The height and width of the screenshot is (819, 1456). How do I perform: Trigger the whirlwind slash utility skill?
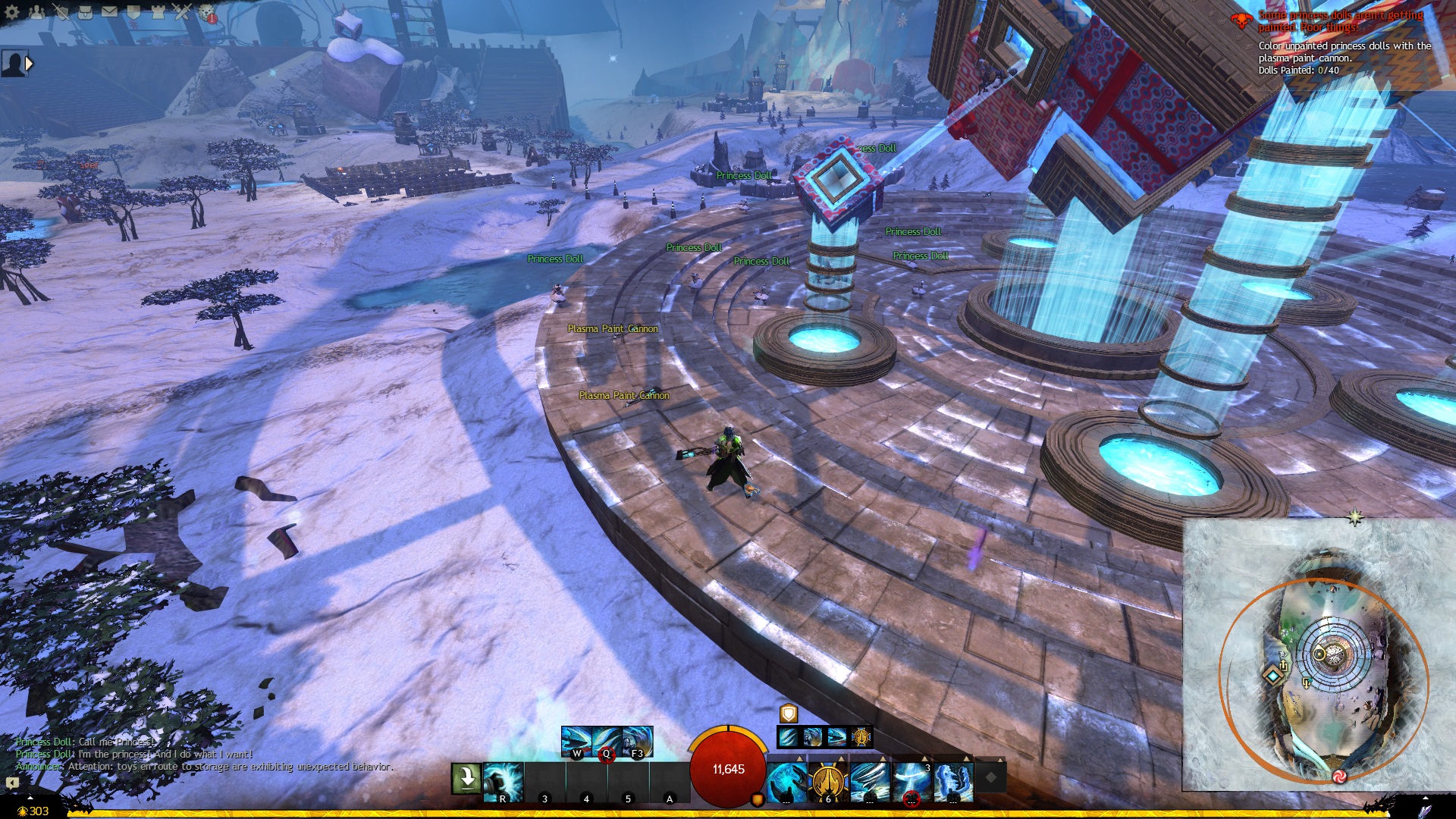tap(869, 781)
